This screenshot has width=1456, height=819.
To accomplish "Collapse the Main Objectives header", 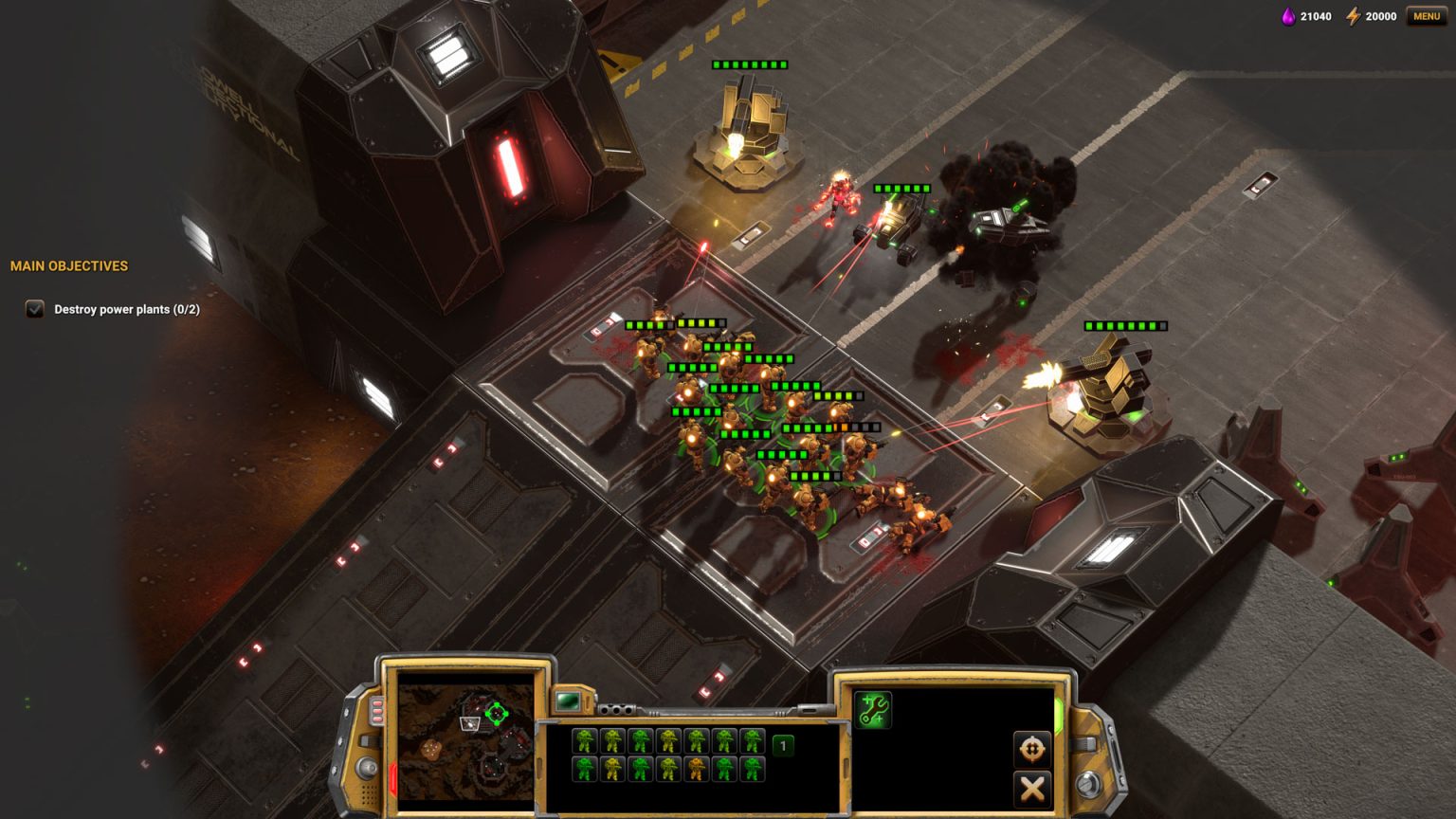I will 69,266.
